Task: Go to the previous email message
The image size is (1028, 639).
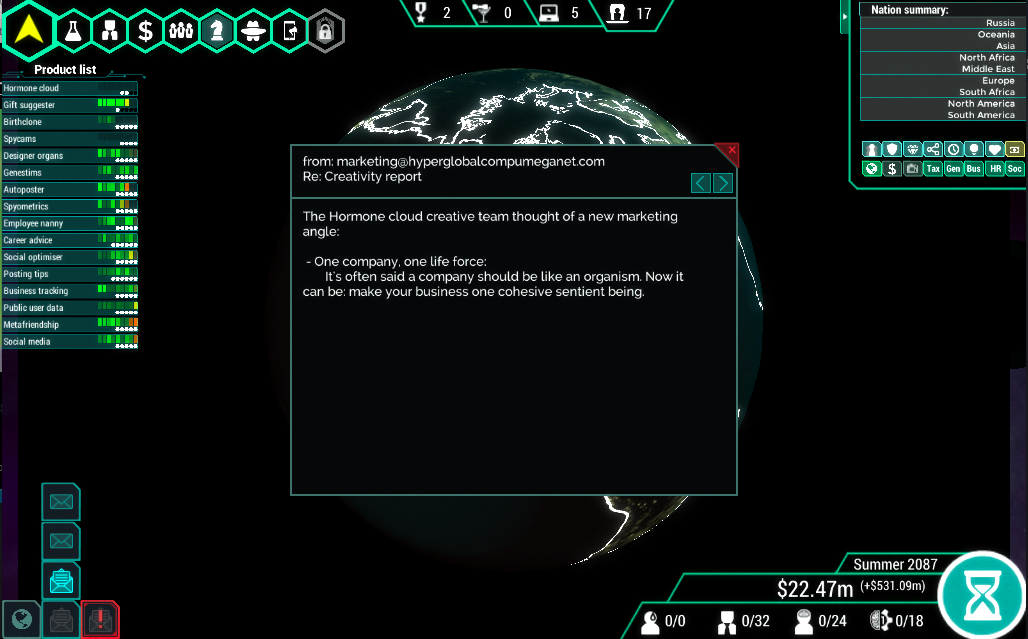Action: tap(701, 183)
